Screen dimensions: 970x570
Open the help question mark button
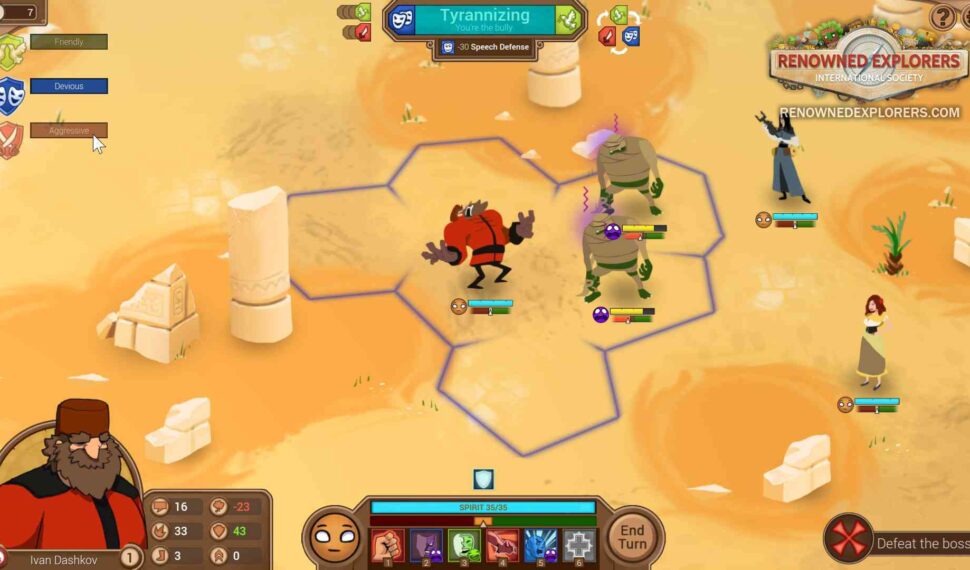coord(942,17)
